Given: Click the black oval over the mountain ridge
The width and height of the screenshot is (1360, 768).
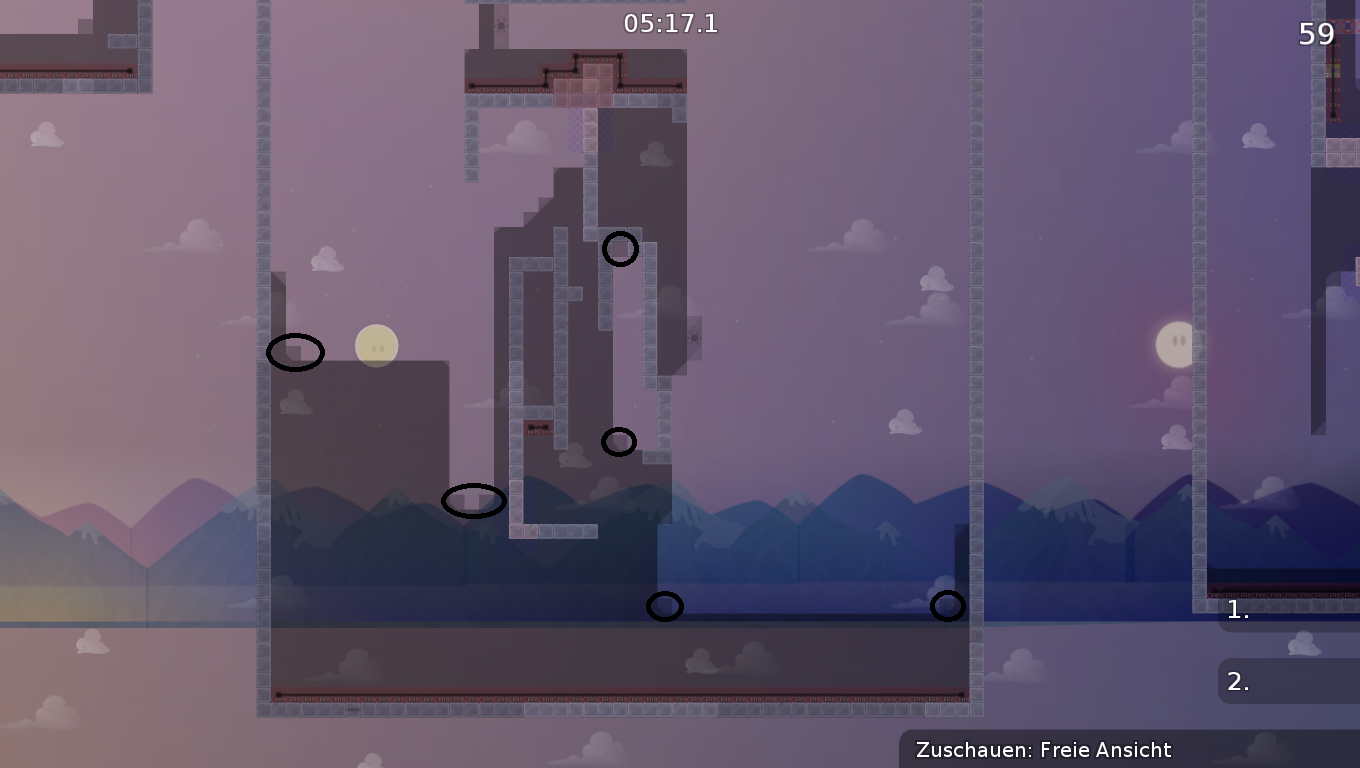Looking at the screenshot, I should [474, 500].
